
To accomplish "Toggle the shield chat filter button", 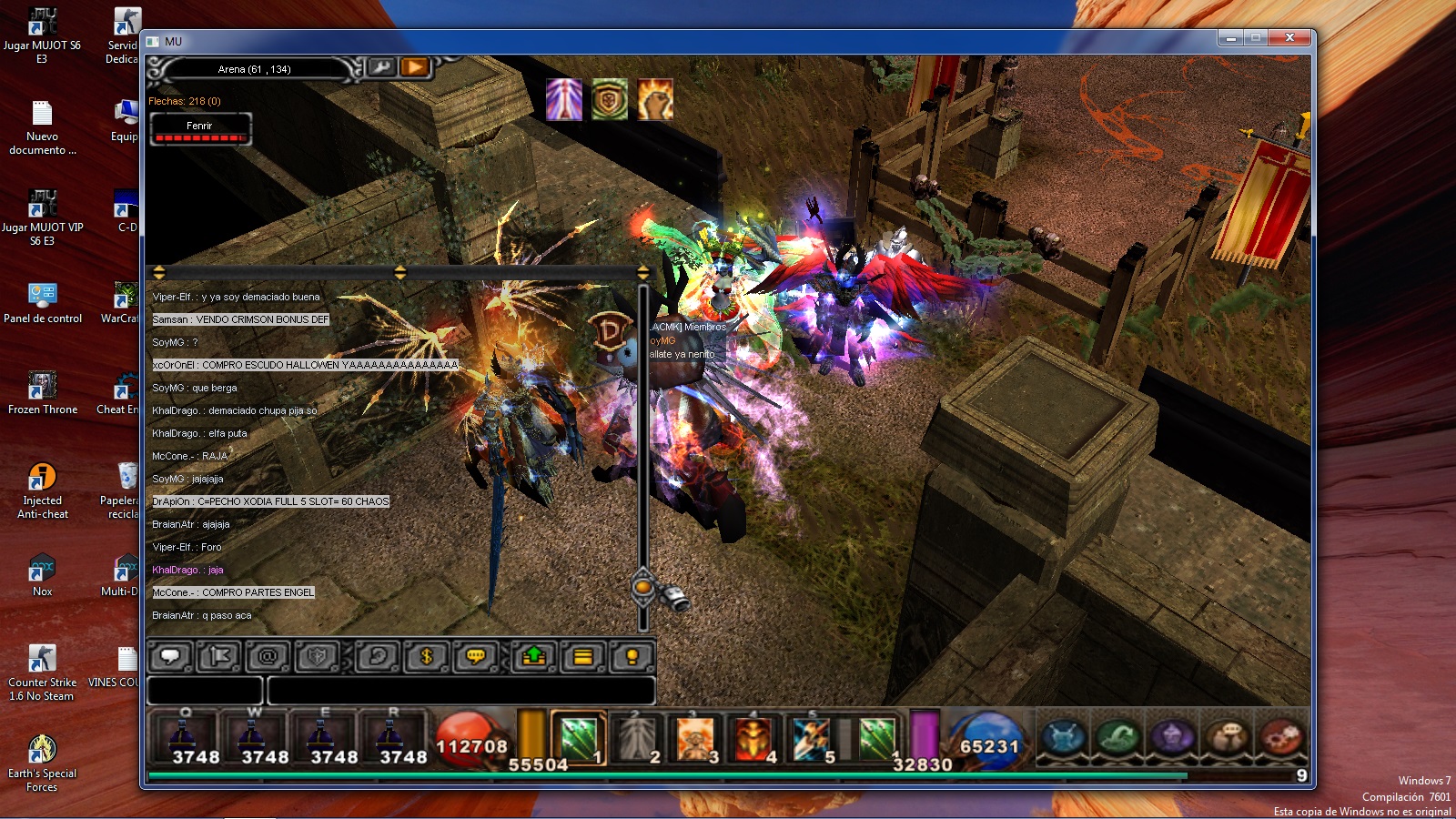I will tap(317, 656).
